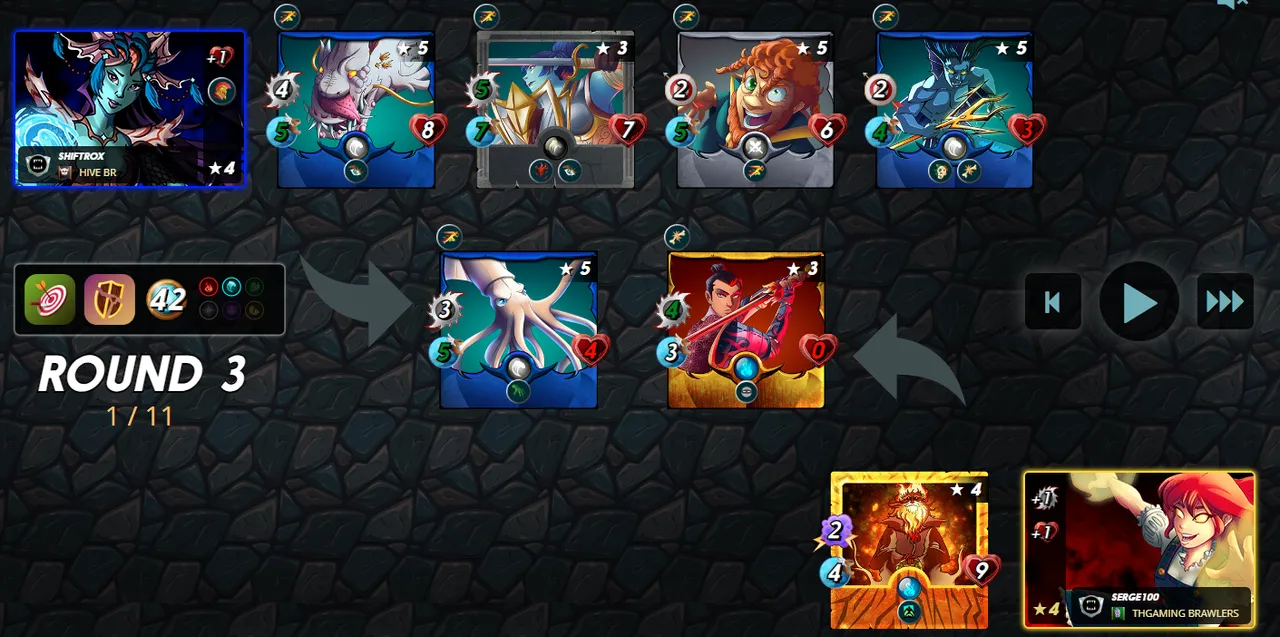The width and height of the screenshot is (1280, 637).
Task: Inspect the blue trident demon card
Action: click(954, 108)
